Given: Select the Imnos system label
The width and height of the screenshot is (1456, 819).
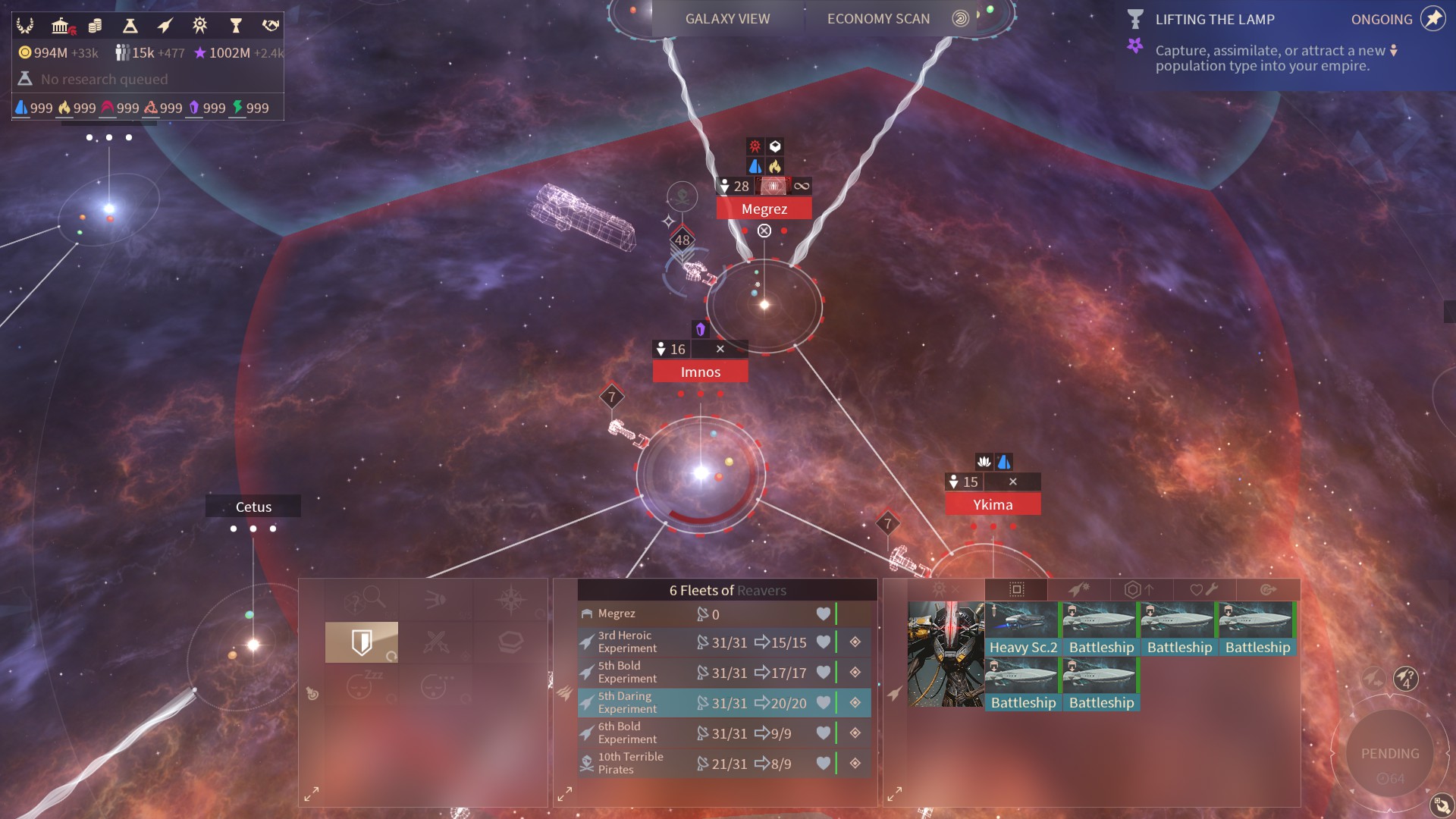Looking at the screenshot, I should [700, 372].
